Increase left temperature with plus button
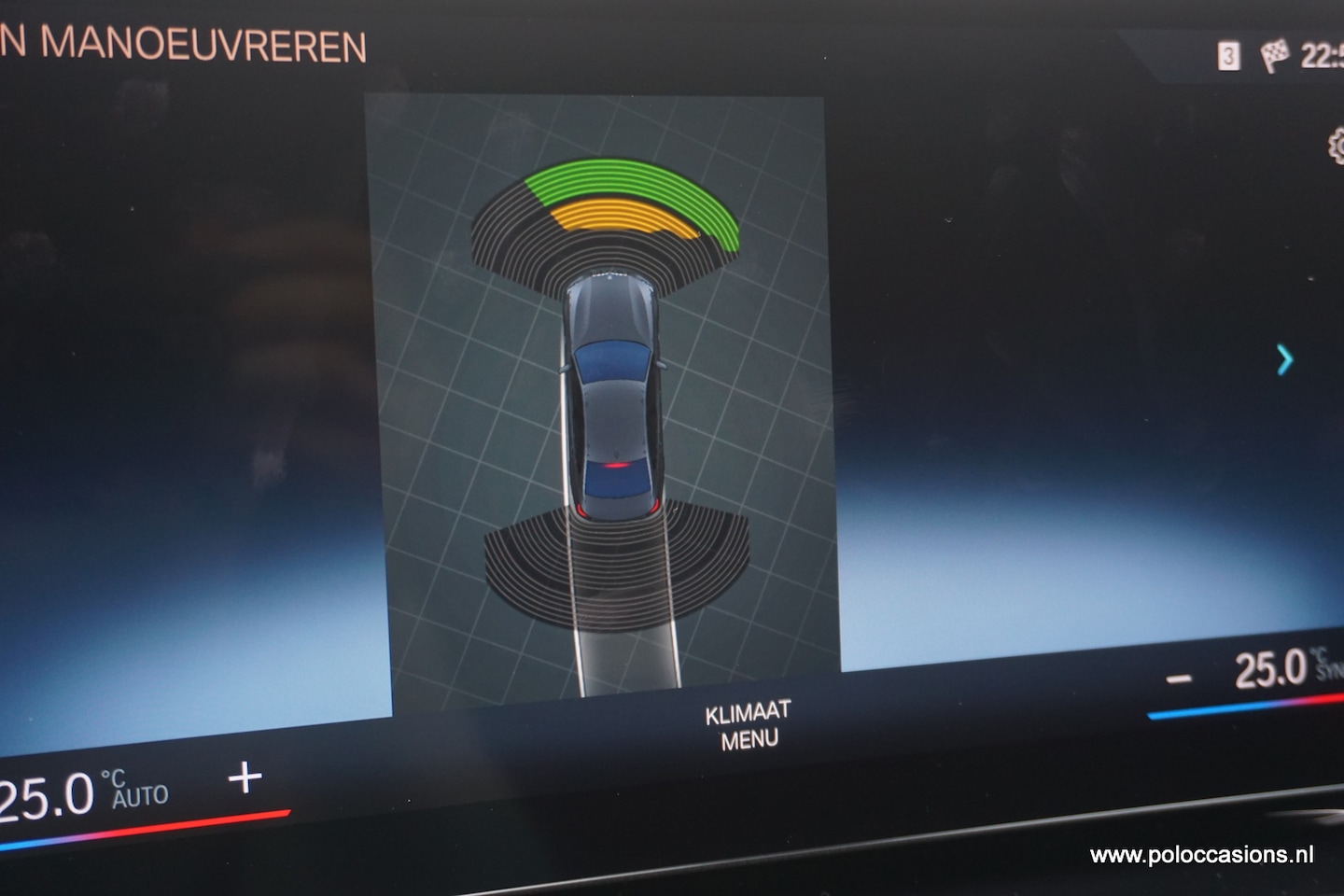This screenshot has width=1344, height=896. (245, 777)
